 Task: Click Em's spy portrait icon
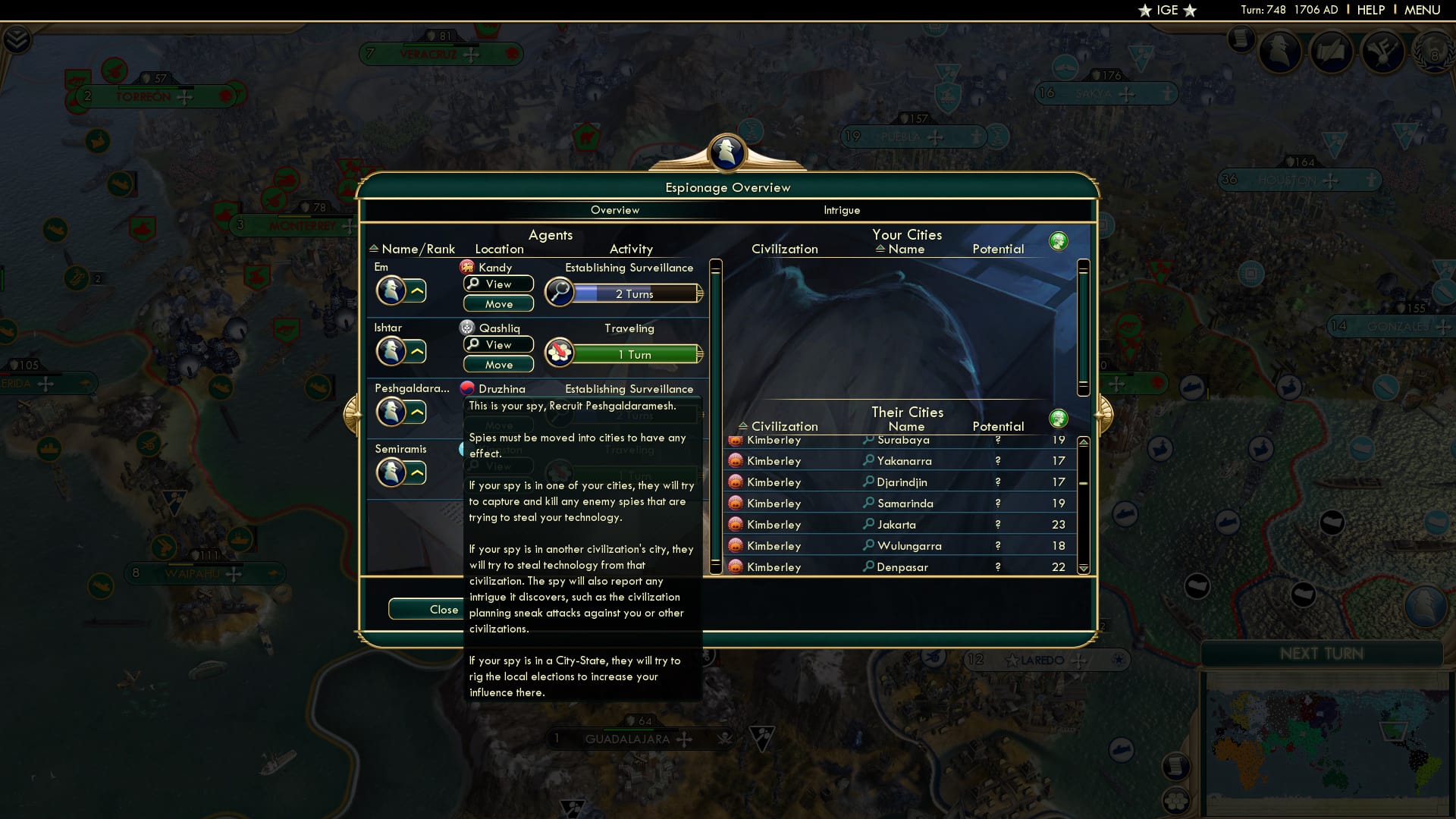[x=392, y=290]
